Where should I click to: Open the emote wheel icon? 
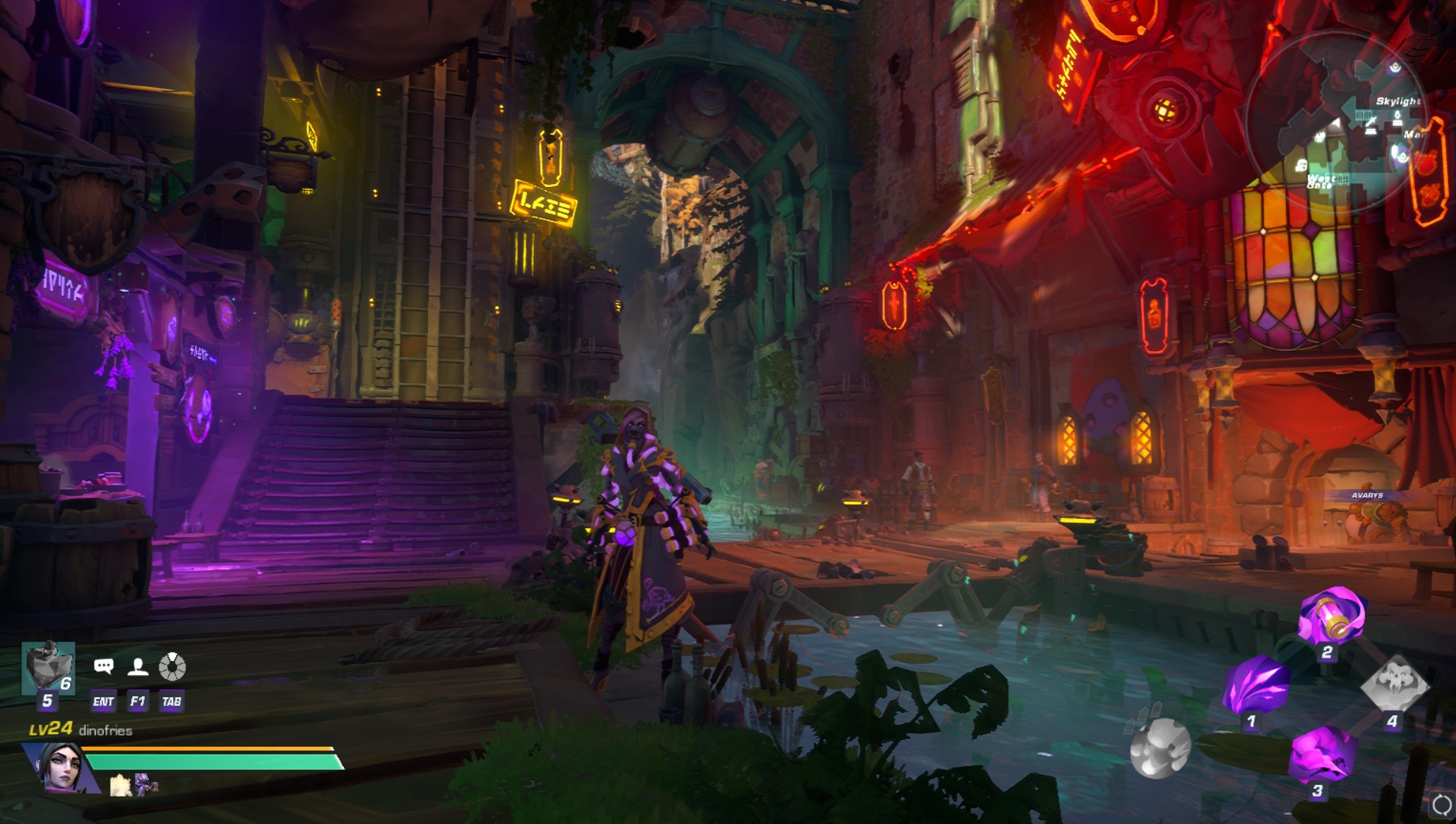[x=173, y=666]
